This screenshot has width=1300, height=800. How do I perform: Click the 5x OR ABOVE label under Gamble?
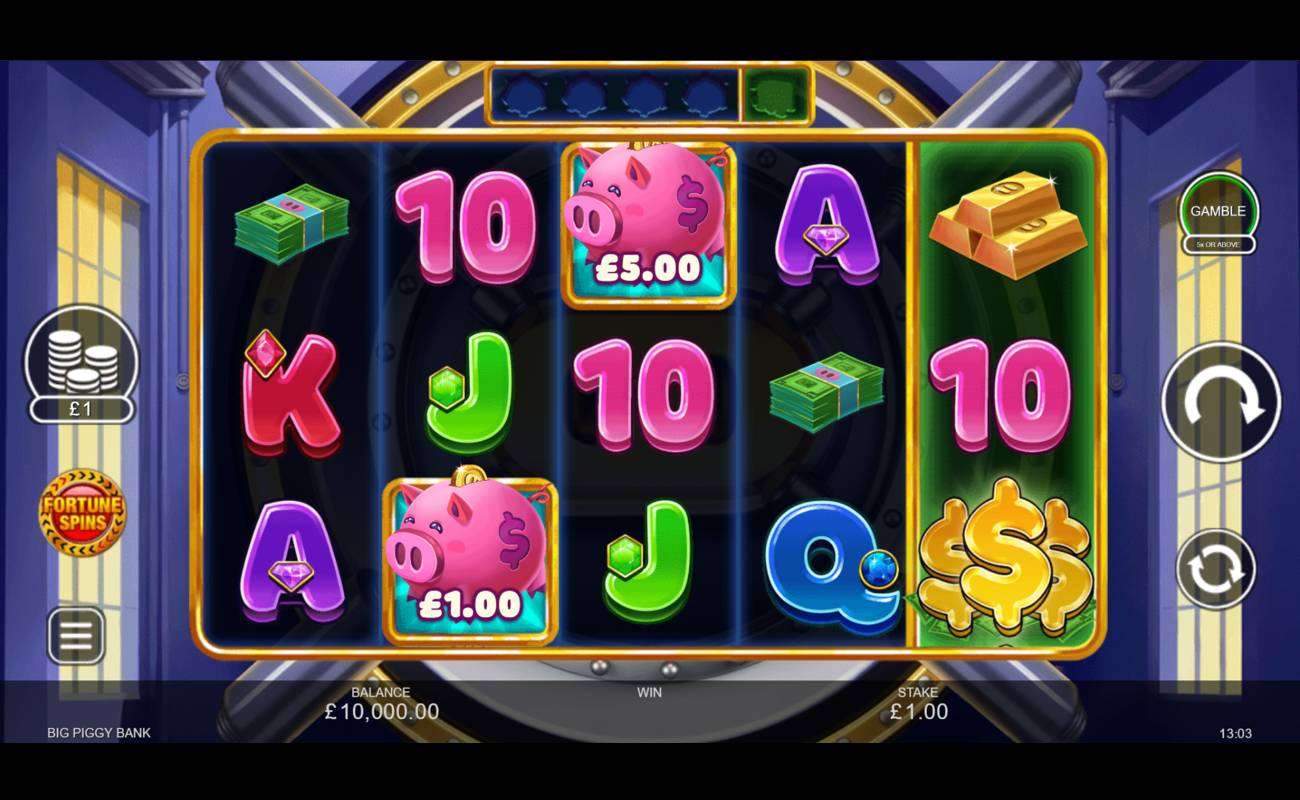(1218, 242)
